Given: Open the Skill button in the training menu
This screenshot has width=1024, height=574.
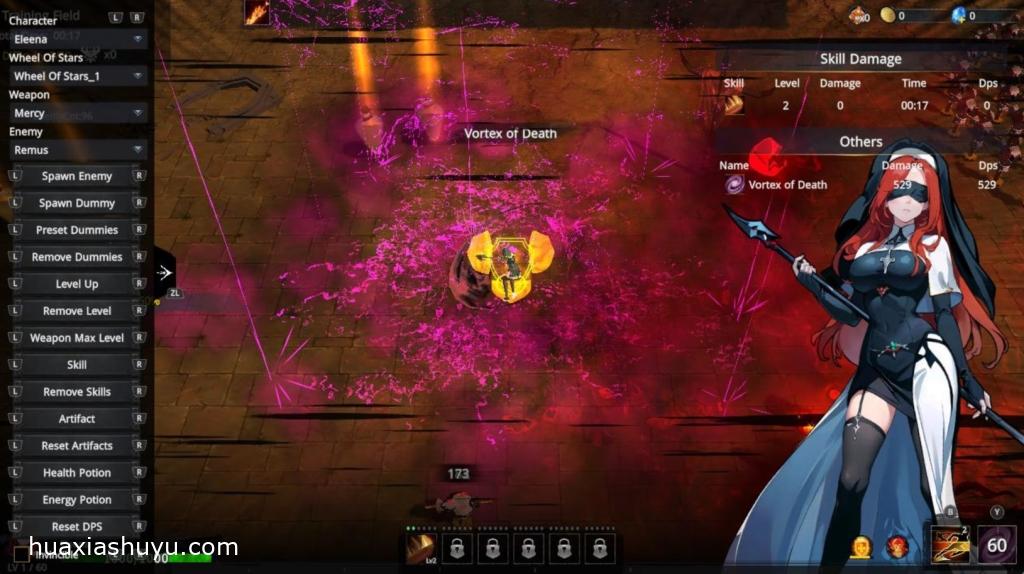Looking at the screenshot, I should pos(77,365).
